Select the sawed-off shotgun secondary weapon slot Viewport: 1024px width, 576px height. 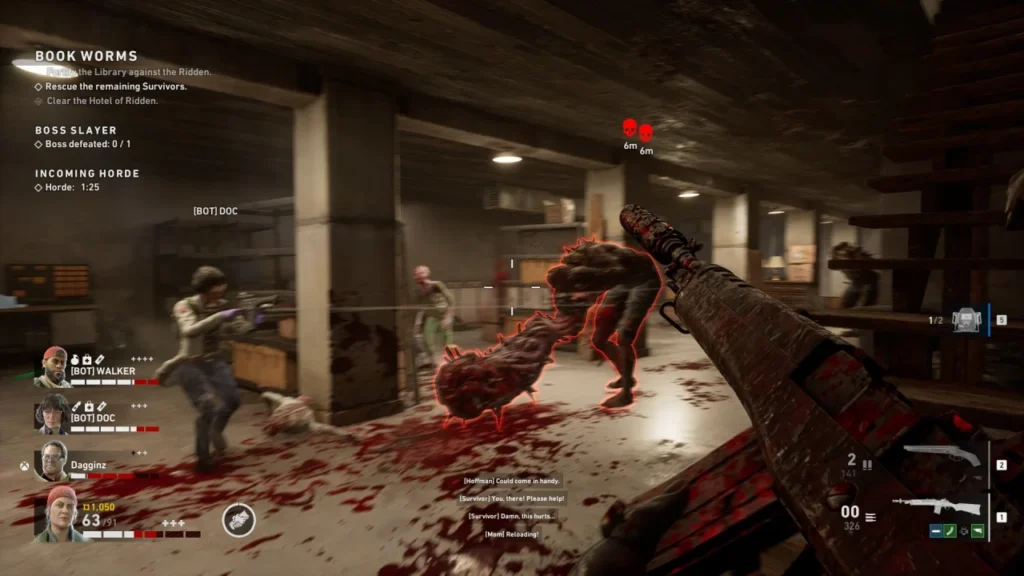point(941,457)
